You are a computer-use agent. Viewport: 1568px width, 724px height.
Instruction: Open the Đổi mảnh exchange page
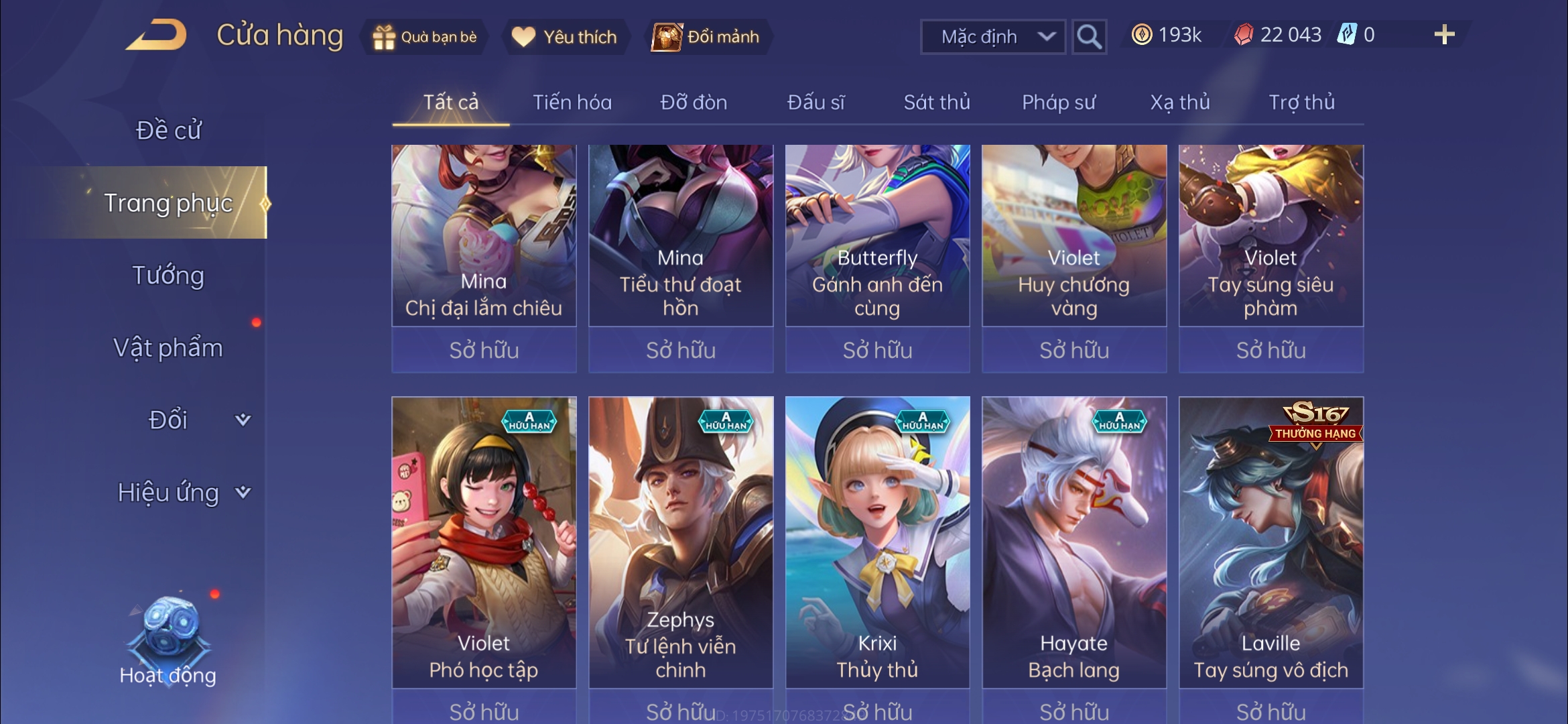706,37
